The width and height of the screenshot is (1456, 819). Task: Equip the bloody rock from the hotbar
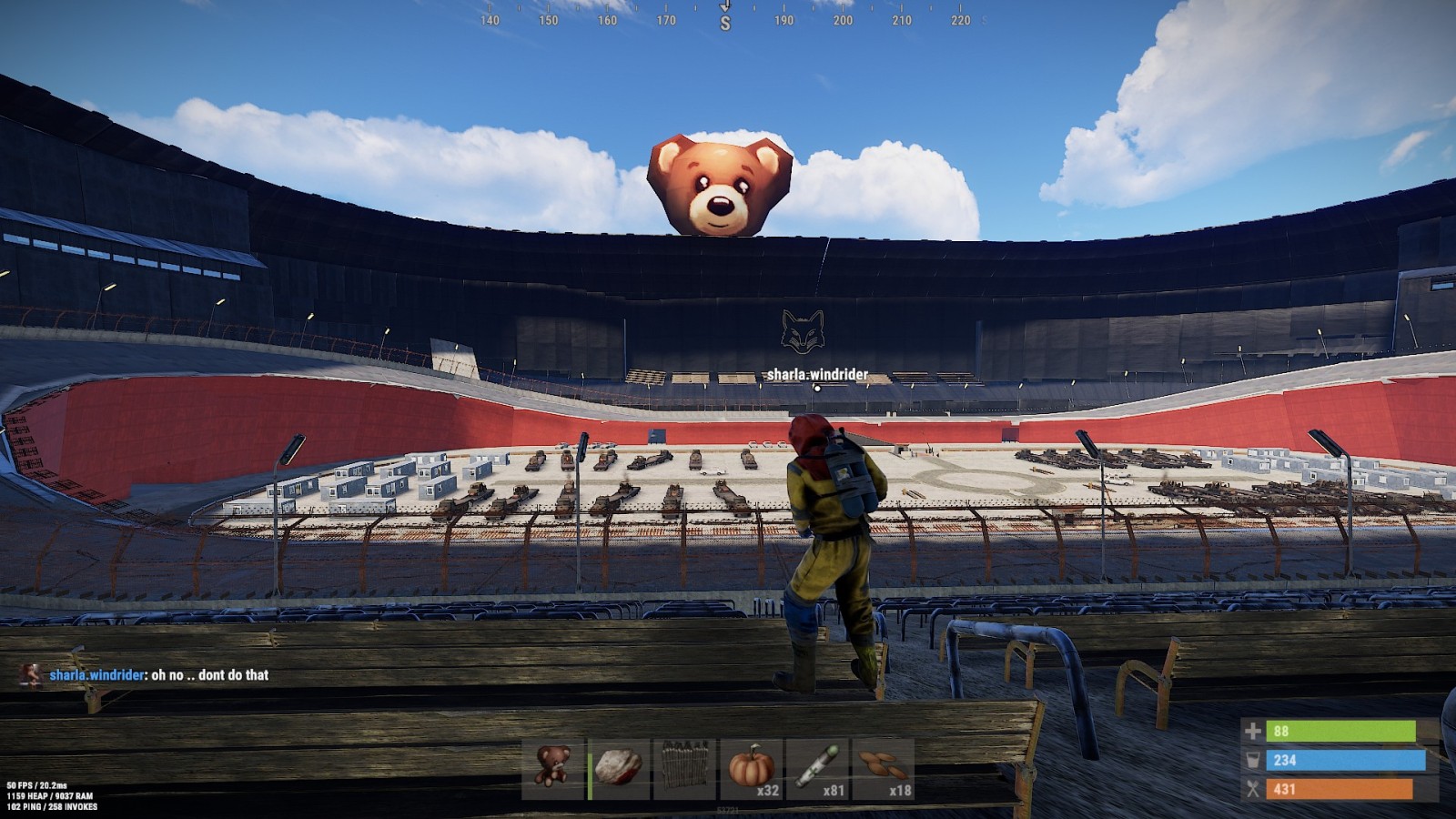pyautogui.click(x=619, y=769)
